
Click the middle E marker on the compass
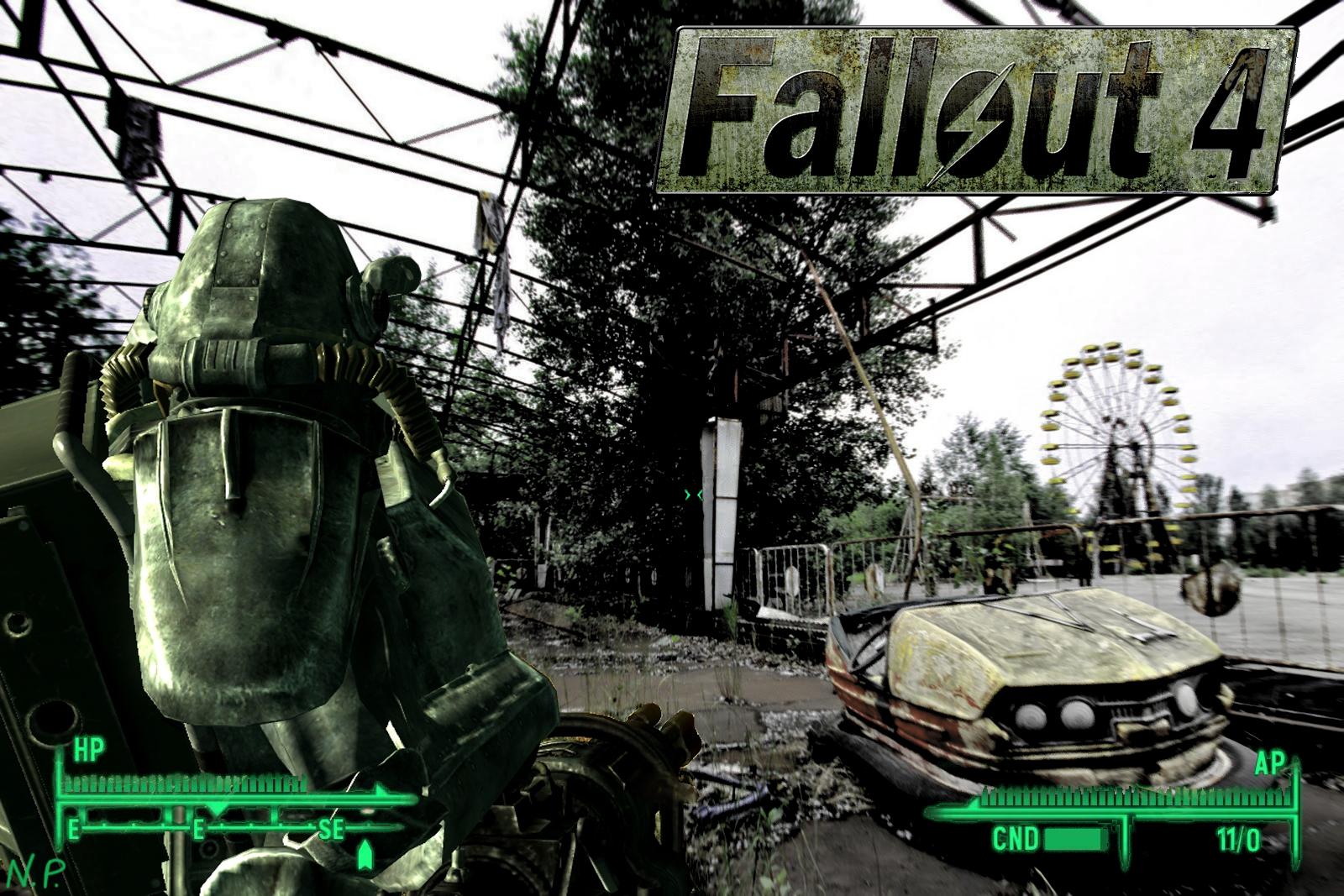pos(198,828)
